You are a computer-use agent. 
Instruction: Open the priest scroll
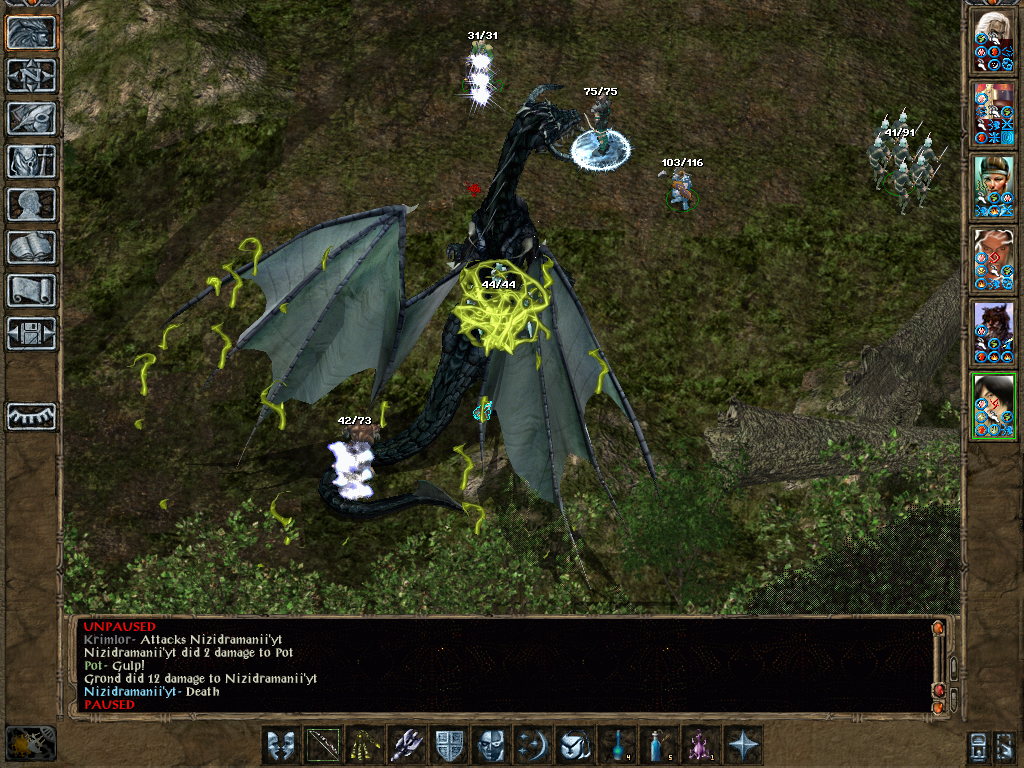pyautogui.click(x=32, y=290)
